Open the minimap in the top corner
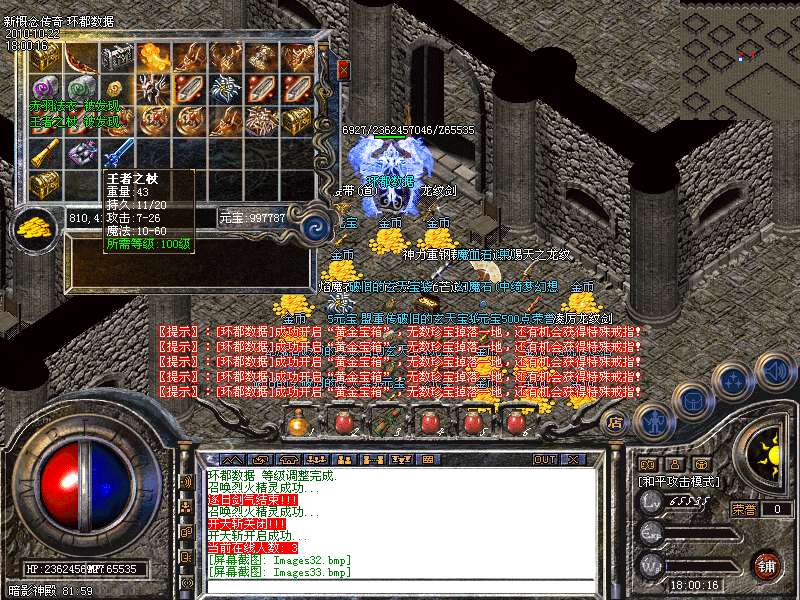 (740, 58)
